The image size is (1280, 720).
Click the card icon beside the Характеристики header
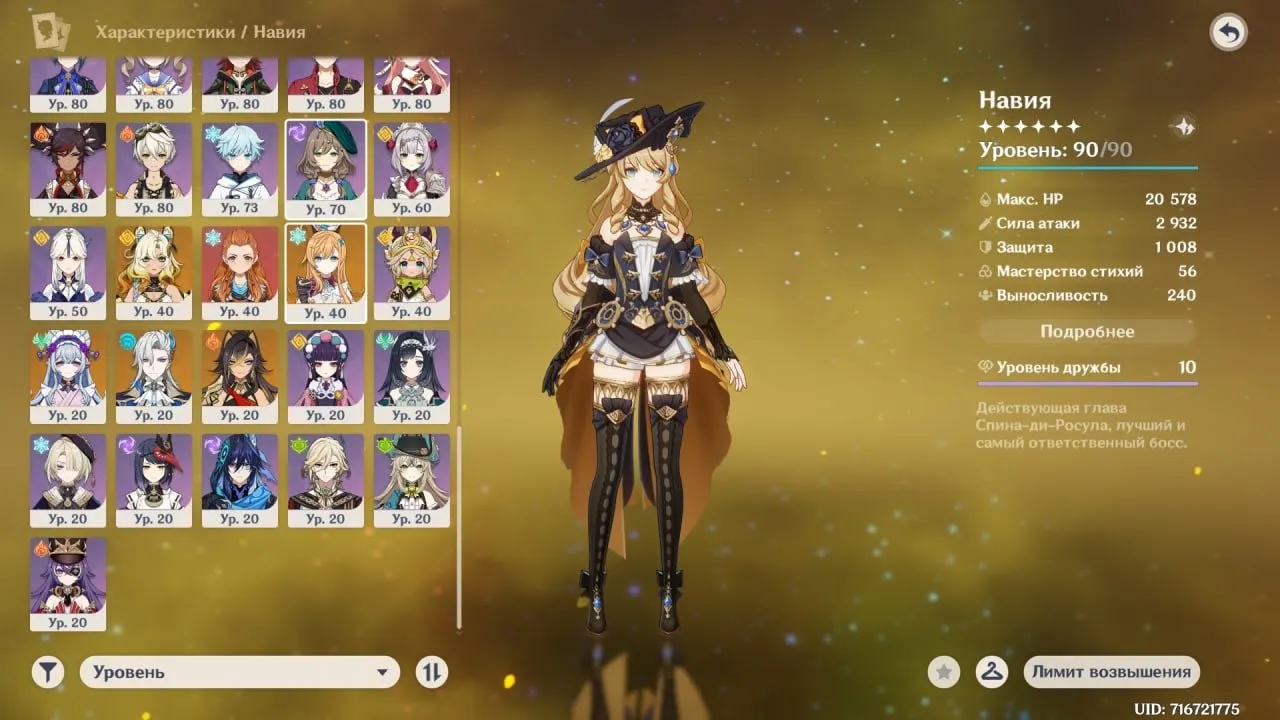click(52, 31)
